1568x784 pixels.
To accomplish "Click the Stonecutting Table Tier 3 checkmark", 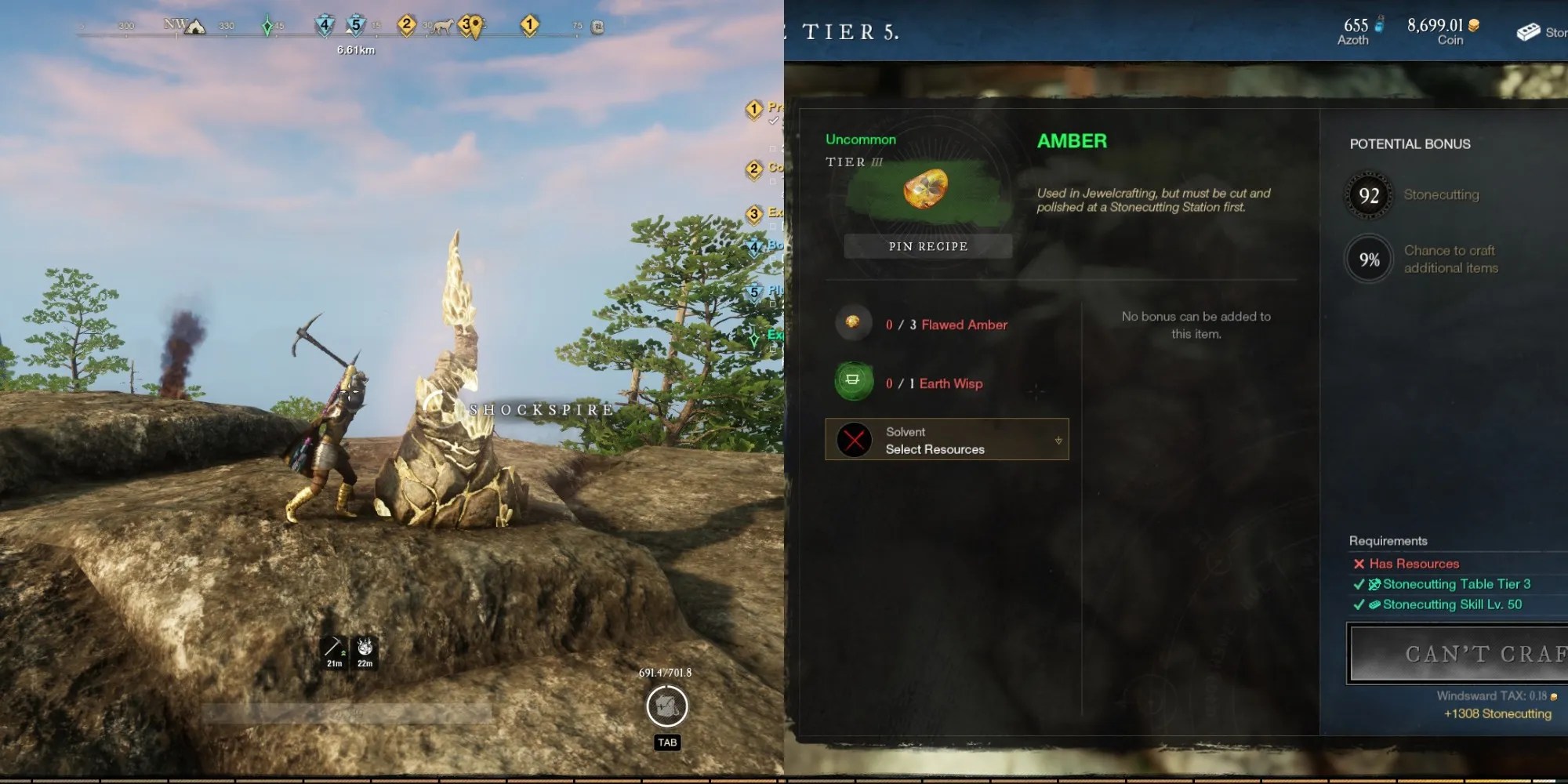I will coord(1359,584).
